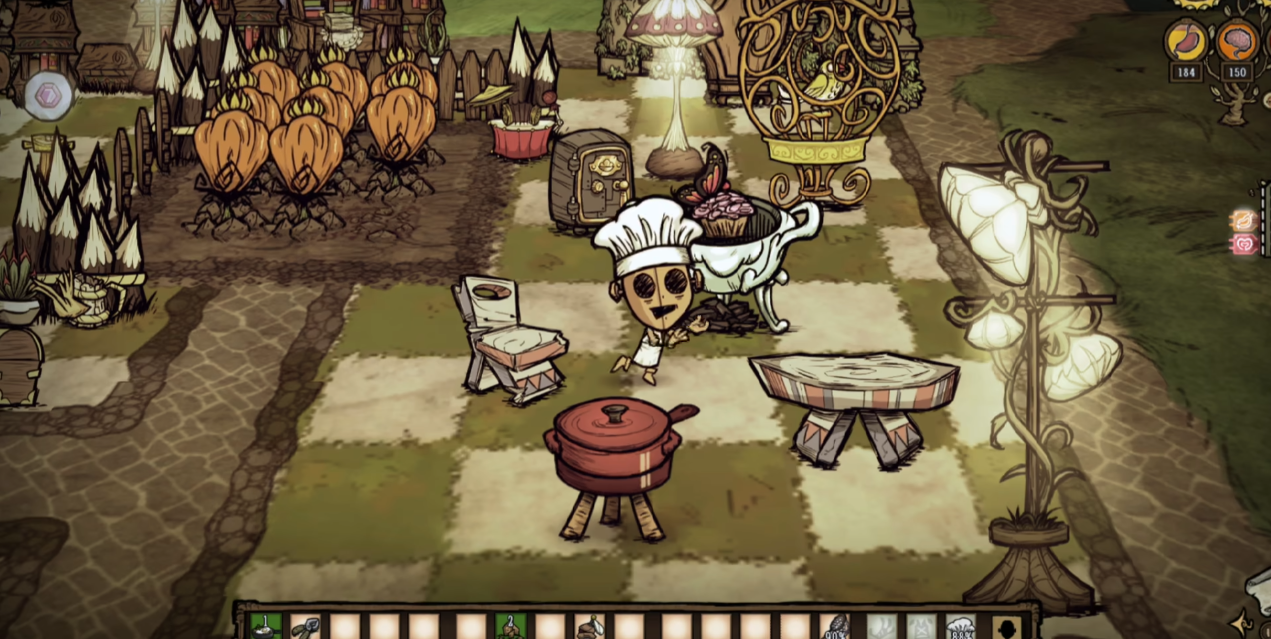Open the dark head silhouette slot

pyautogui.click(x=1007, y=628)
